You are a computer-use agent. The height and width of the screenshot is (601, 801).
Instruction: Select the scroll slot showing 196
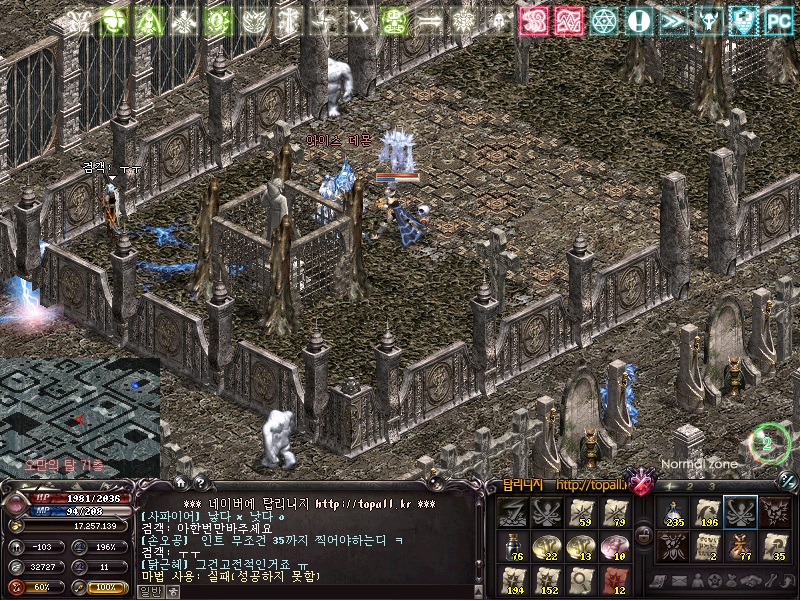tap(708, 512)
